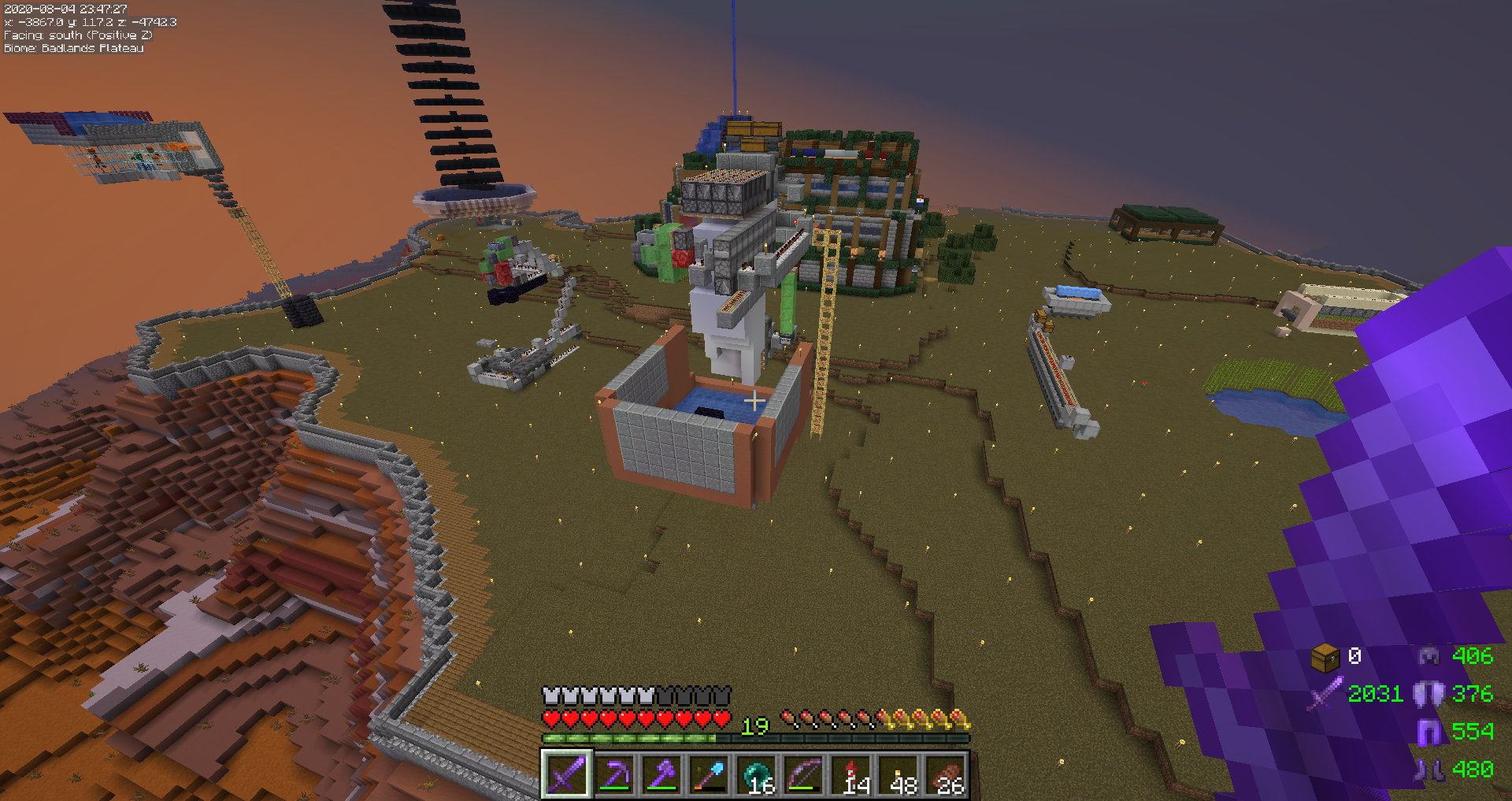1512x801 pixels.
Task: Choose the cooked meat stack of 26
Action: pos(947,775)
